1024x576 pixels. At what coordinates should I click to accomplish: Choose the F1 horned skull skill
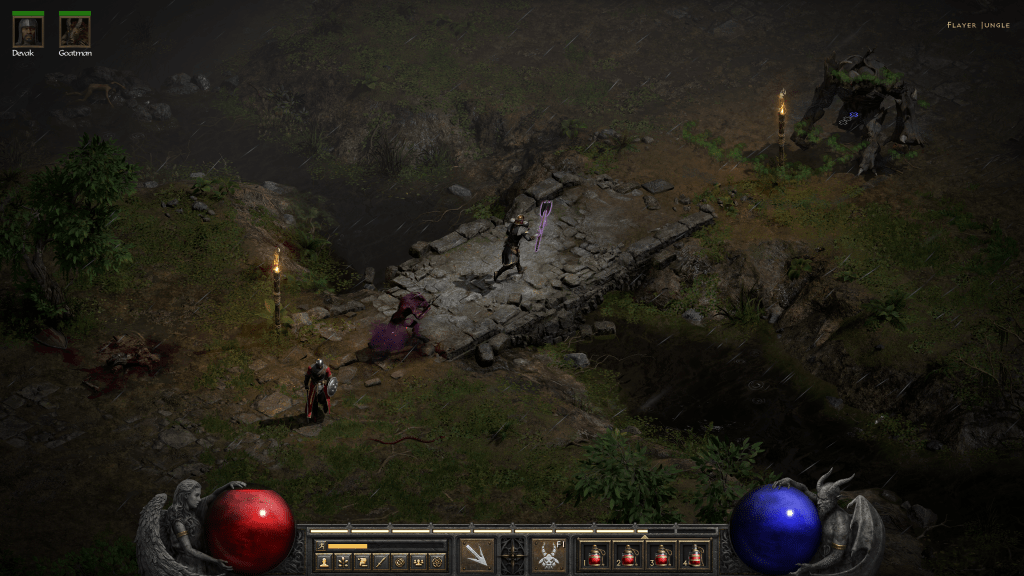(548, 555)
